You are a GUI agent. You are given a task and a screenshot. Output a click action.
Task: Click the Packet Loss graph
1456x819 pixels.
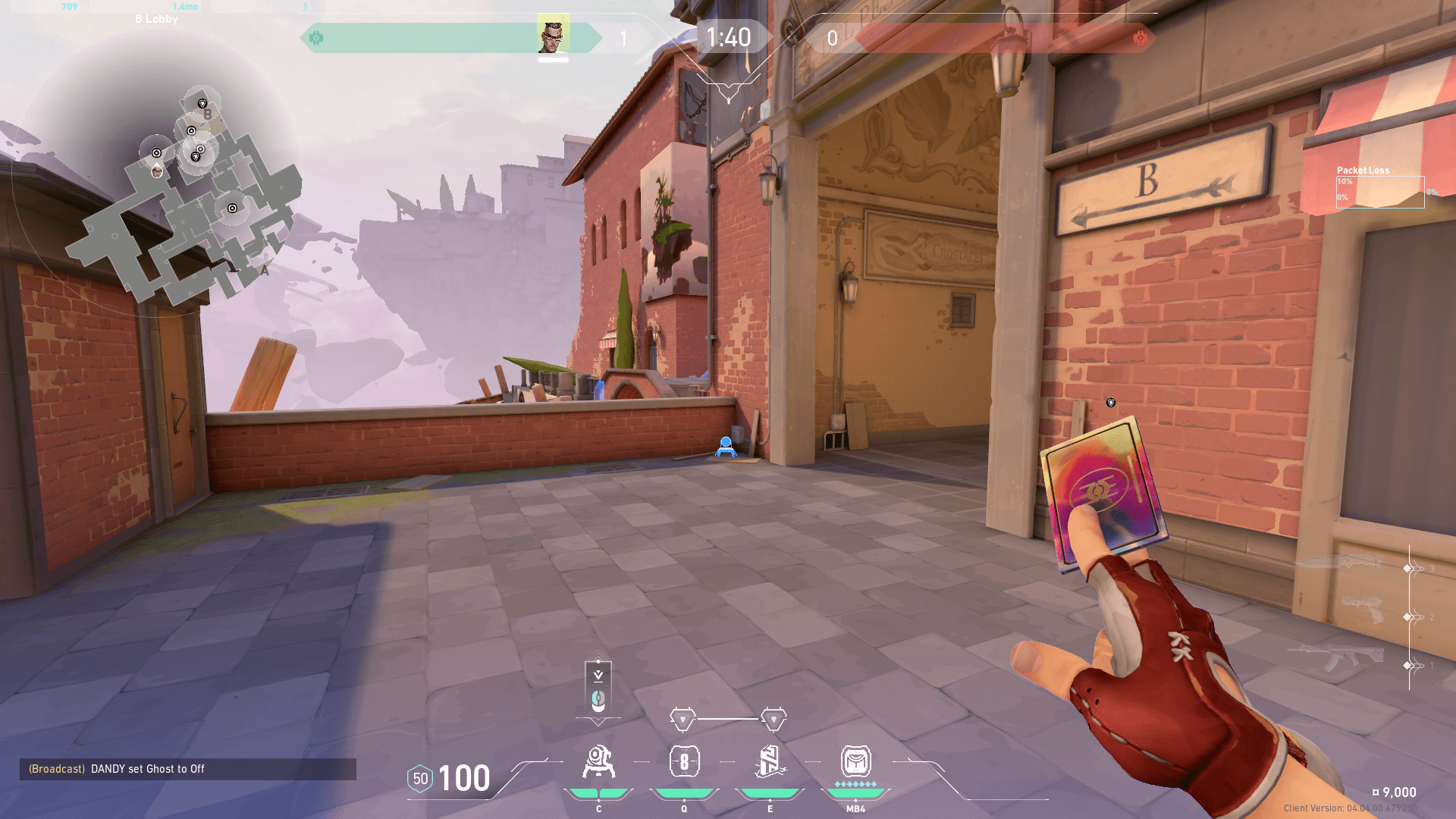[1379, 191]
